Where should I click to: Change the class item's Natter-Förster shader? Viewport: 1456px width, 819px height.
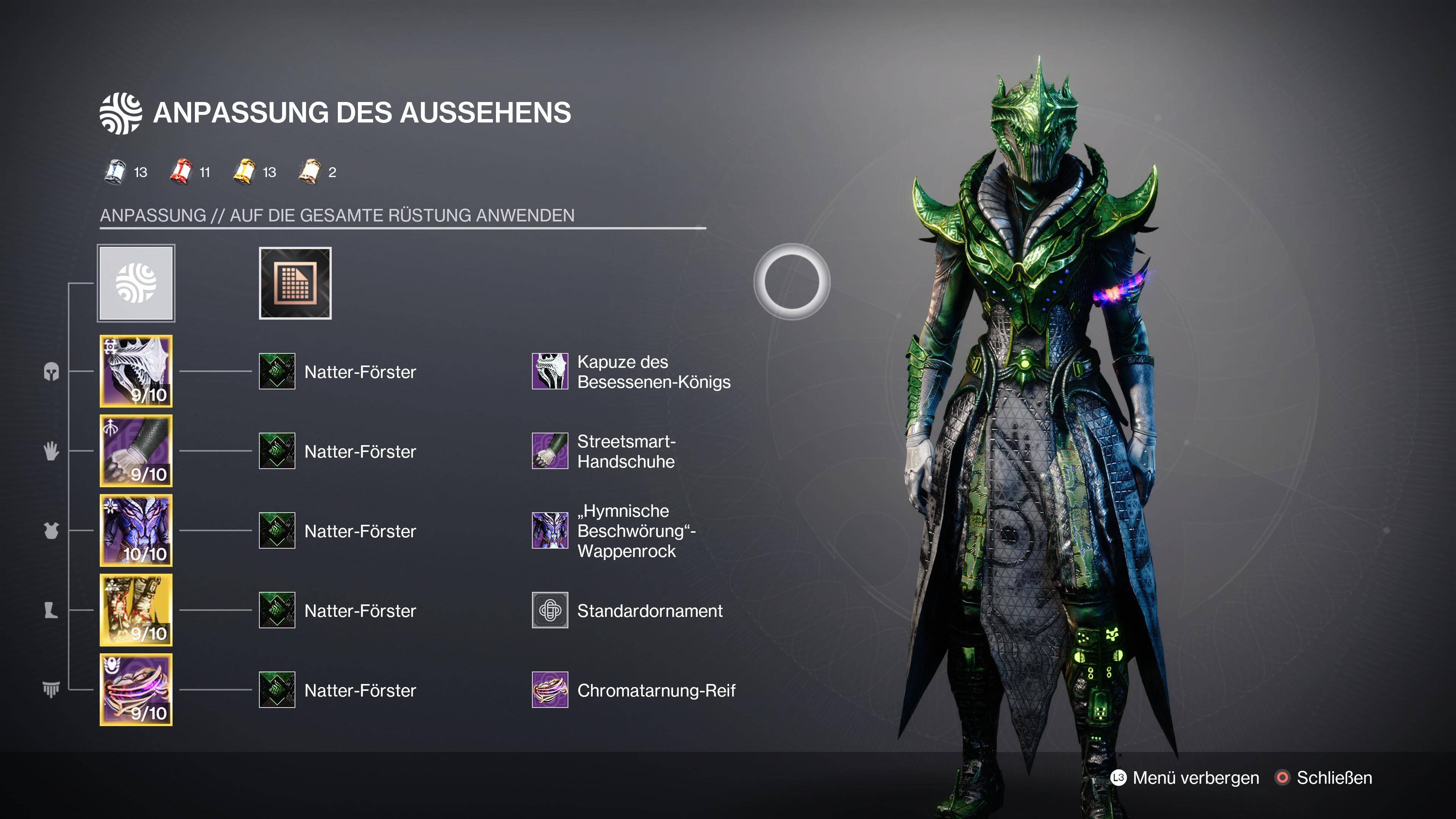[x=277, y=690]
